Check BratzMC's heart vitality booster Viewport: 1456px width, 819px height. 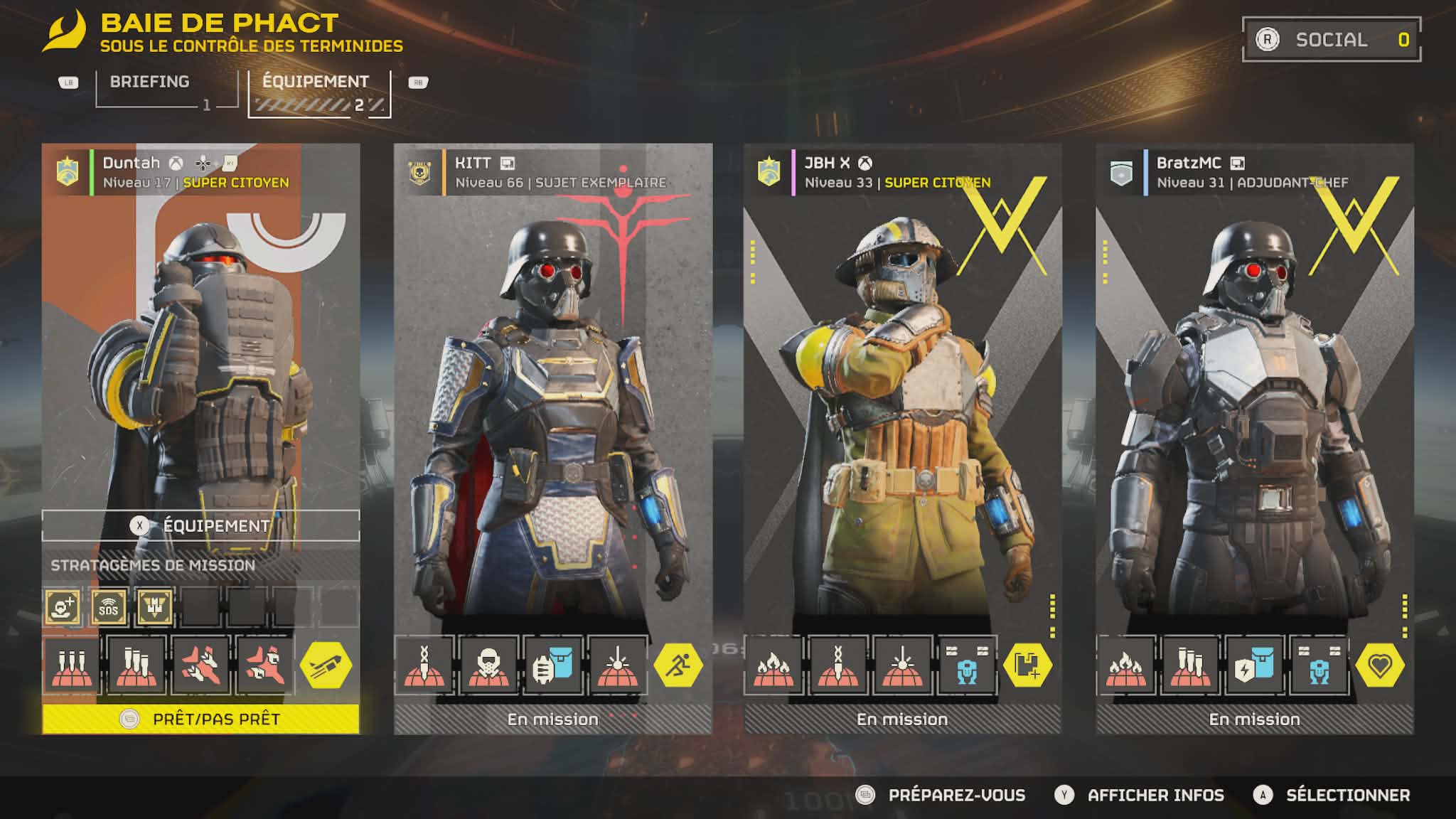(1380, 665)
